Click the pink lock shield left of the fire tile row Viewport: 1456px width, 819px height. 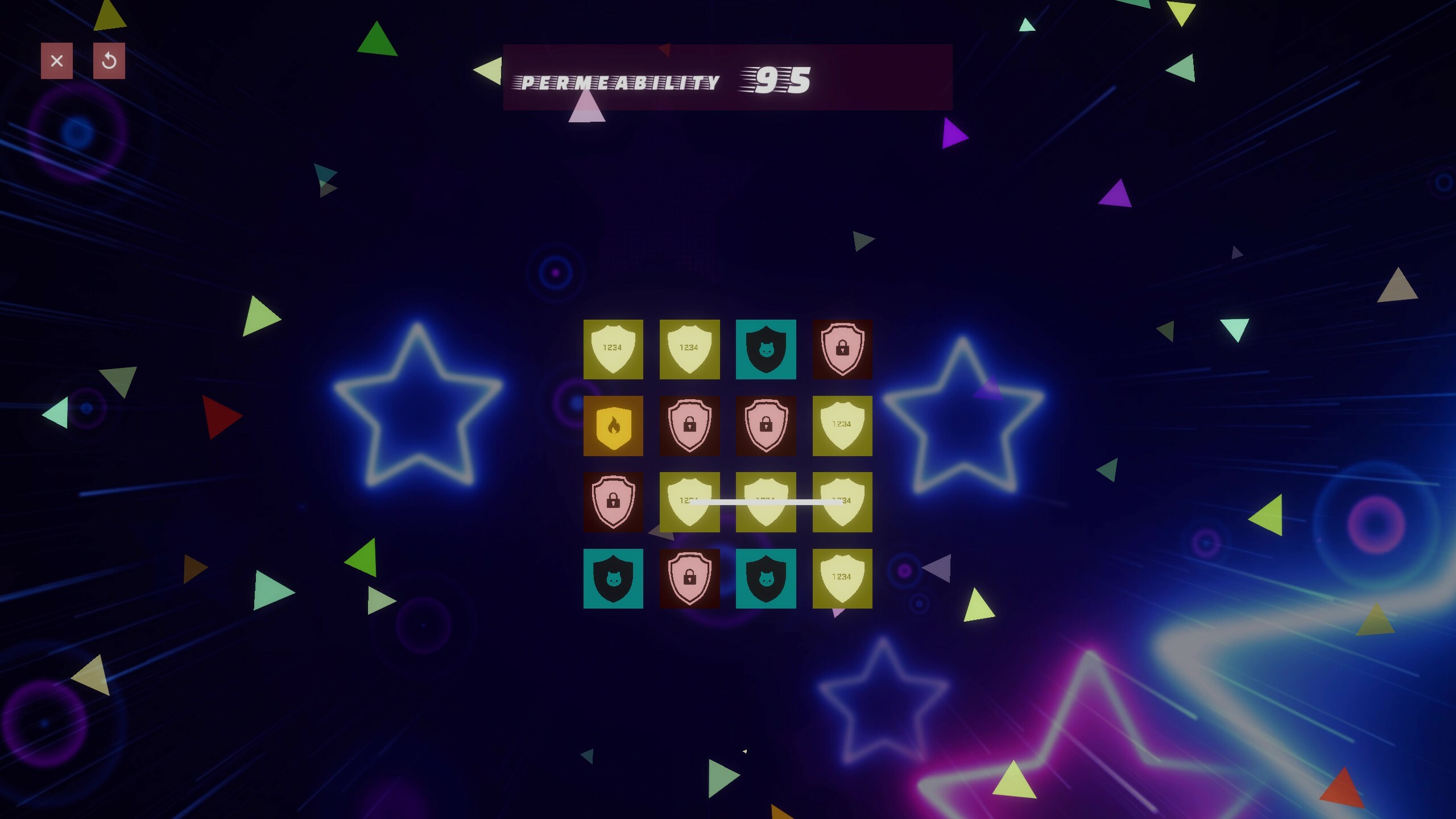point(614,502)
